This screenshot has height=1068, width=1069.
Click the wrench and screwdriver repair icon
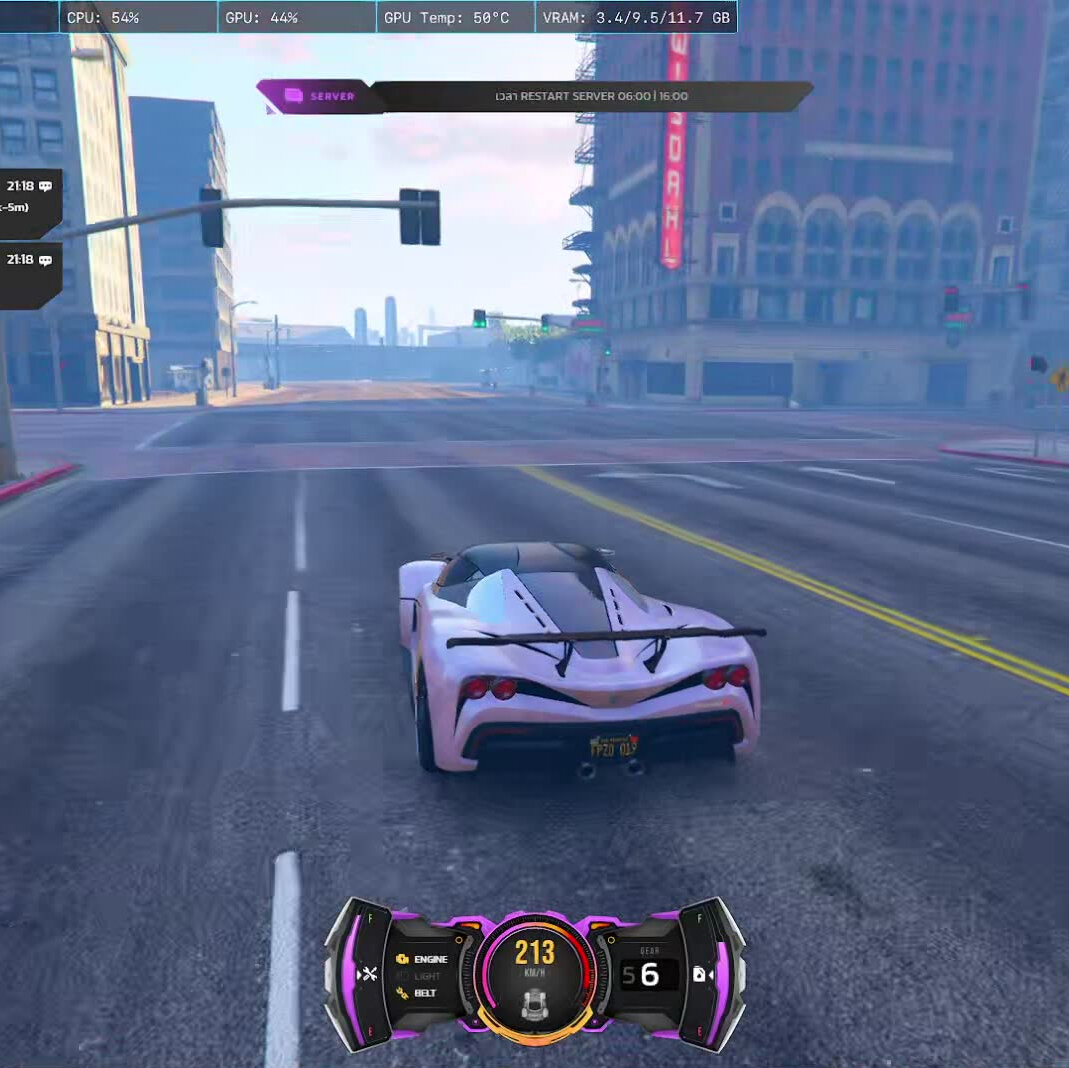tap(368, 974)
